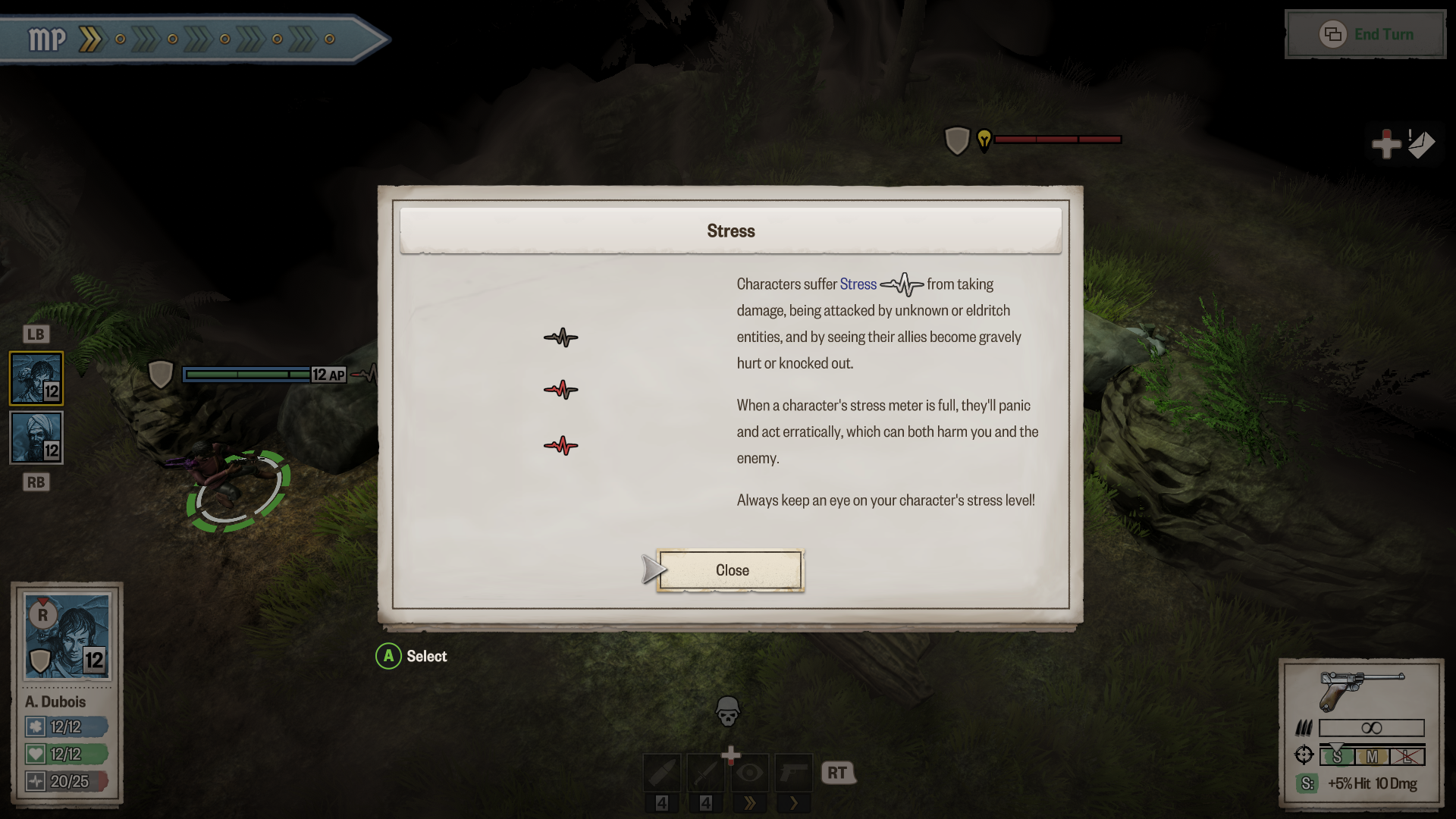Click the skull with helmet icon
1456x819 pixels.
click(727, 711)
